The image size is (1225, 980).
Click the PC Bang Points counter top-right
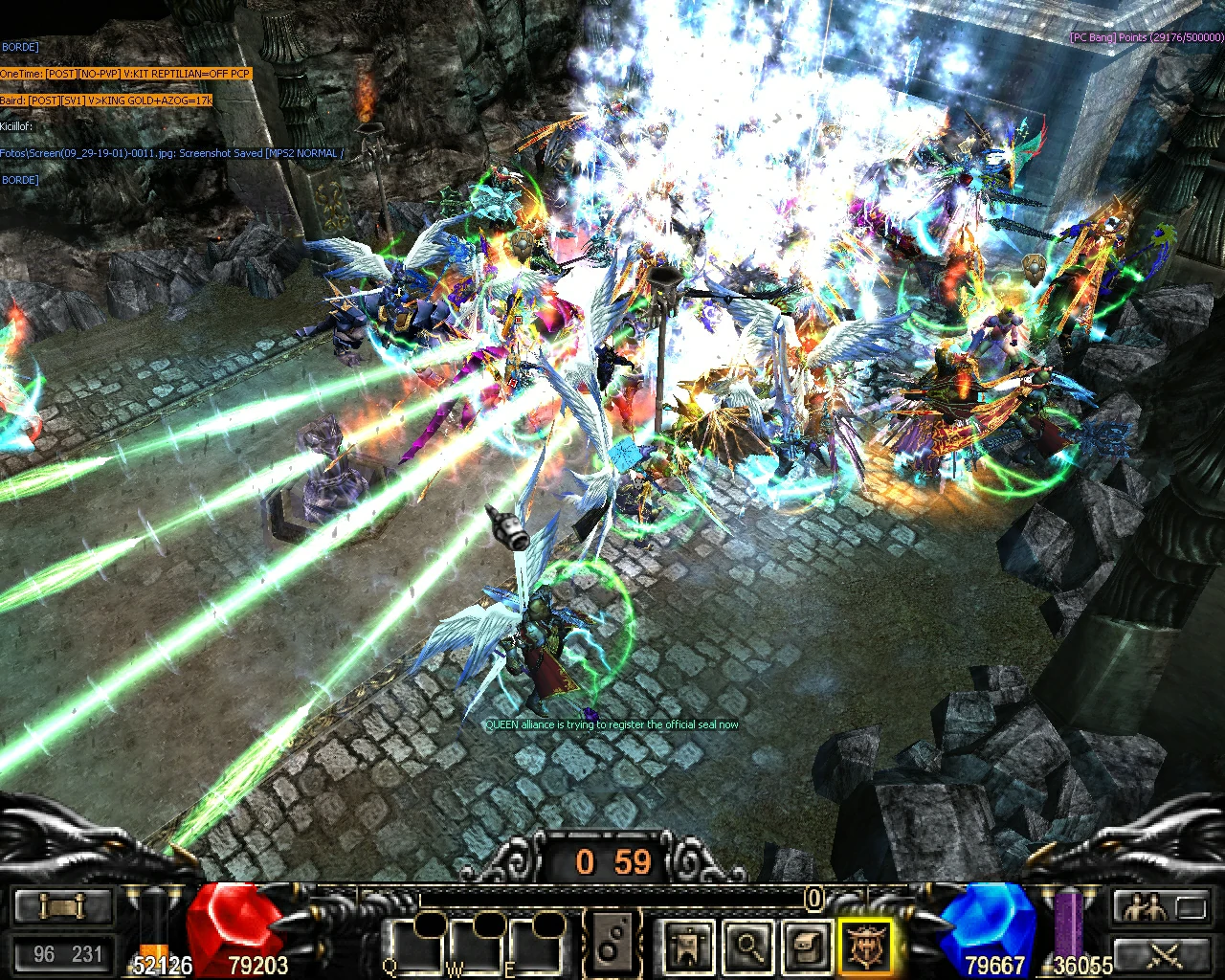[x=1144, y=39]
